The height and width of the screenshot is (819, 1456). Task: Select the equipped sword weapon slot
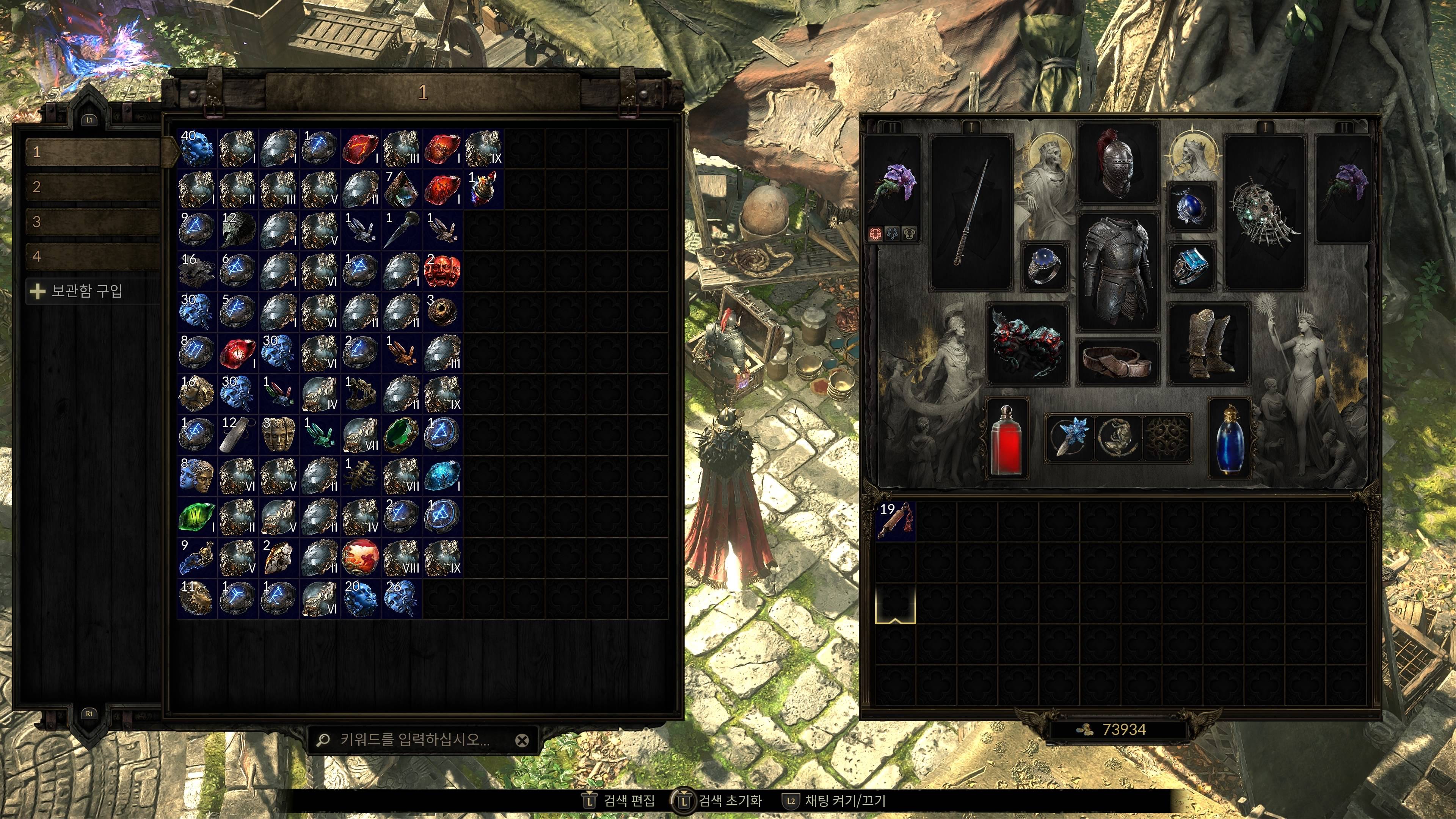point(971,212)
